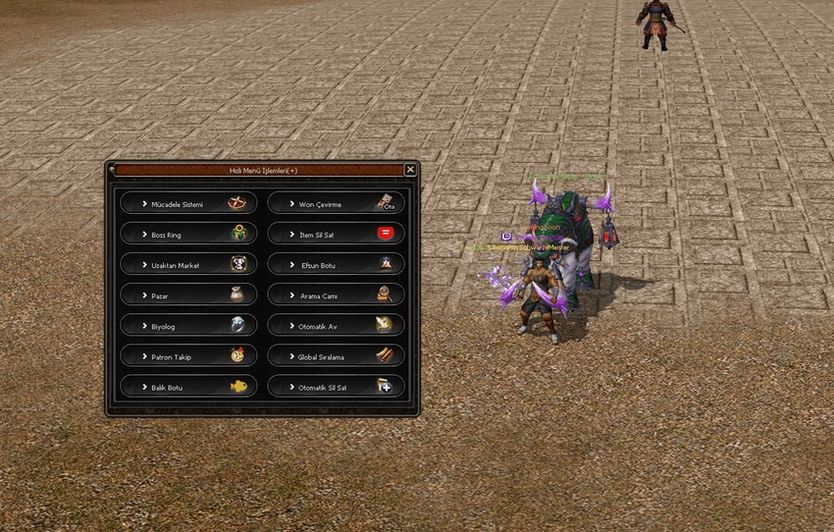
Task: Open the Biyolog entry
Action: (189, 325)
